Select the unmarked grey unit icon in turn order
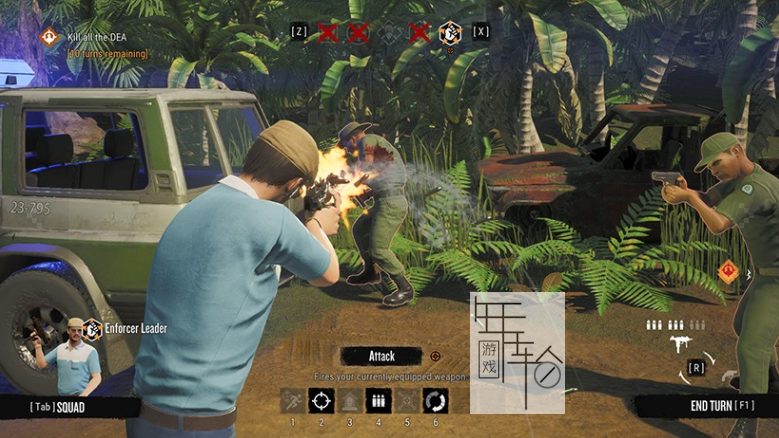 tap(389, 32)
